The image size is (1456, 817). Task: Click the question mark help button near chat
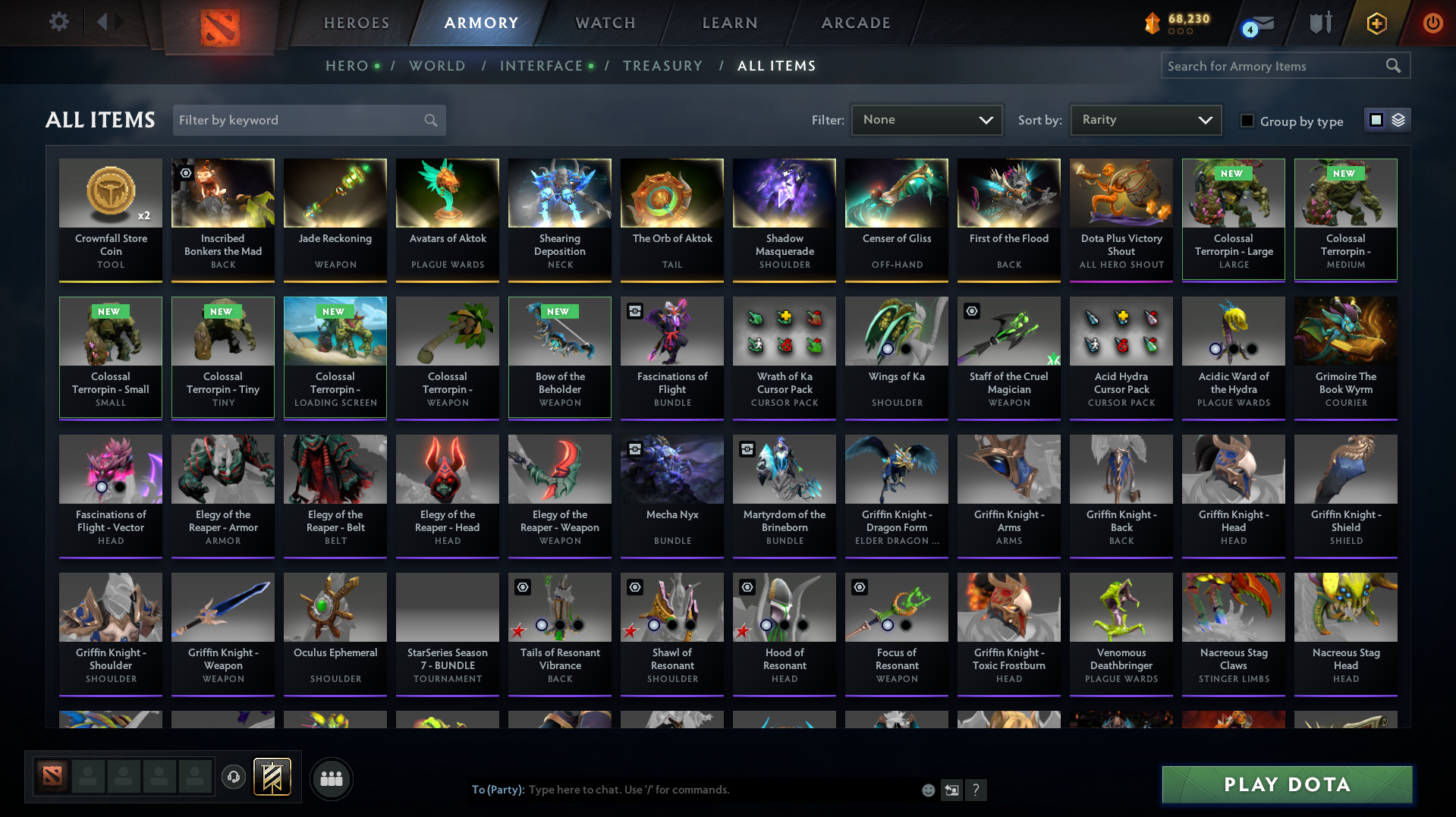pyautogui.click(x=976, y=790)
